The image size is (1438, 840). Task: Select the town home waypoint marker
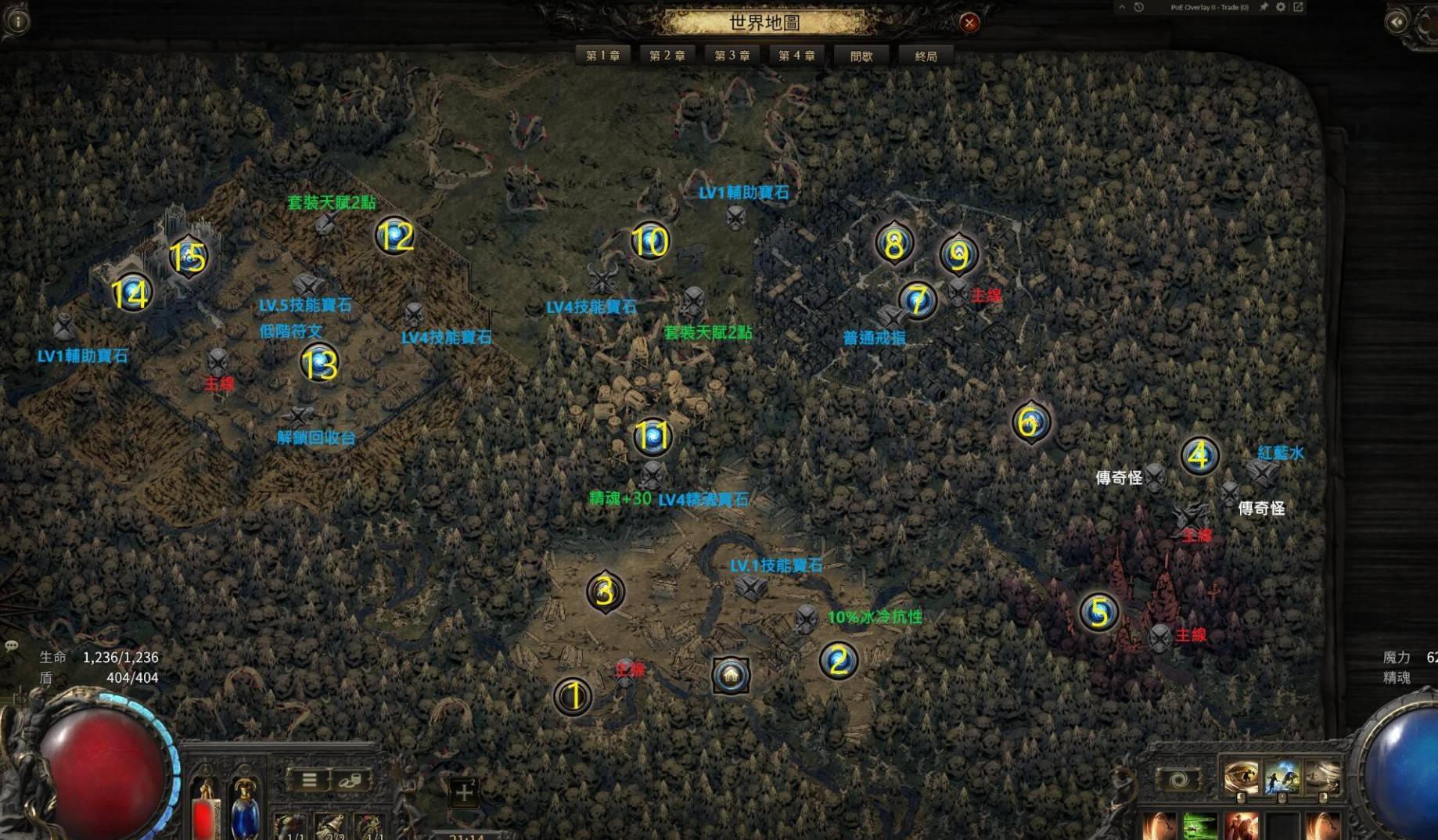pos(731,675)
